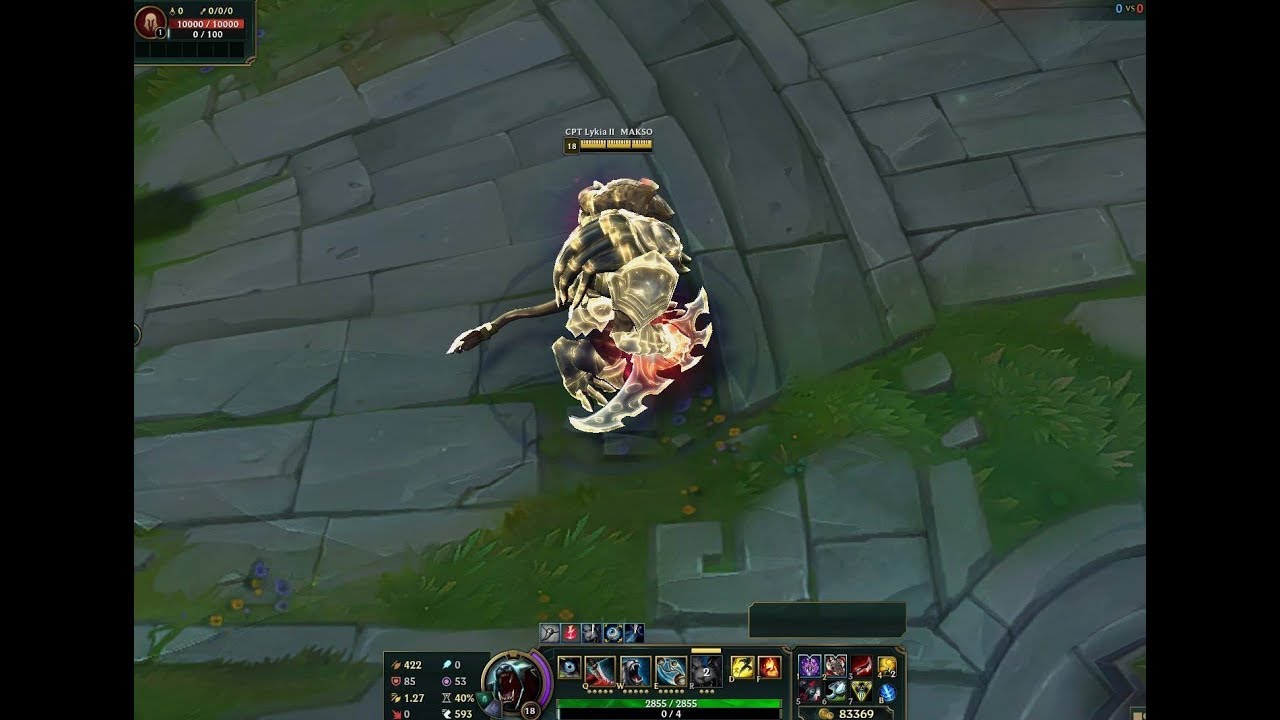Activate the Ignite summoner spell on F

[769, 669]
